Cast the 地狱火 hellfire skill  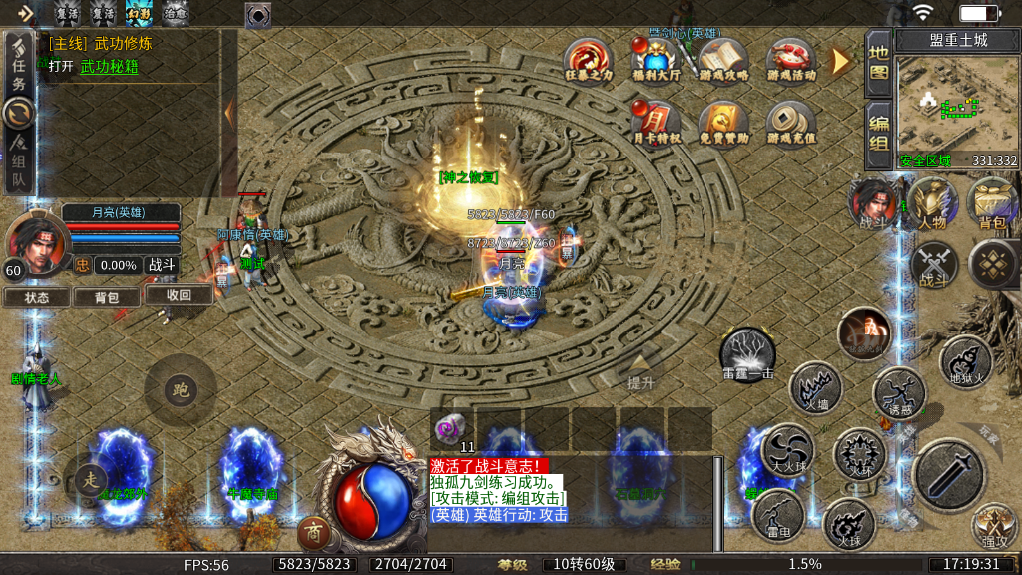pyautogui.click(x=965, y=360)
